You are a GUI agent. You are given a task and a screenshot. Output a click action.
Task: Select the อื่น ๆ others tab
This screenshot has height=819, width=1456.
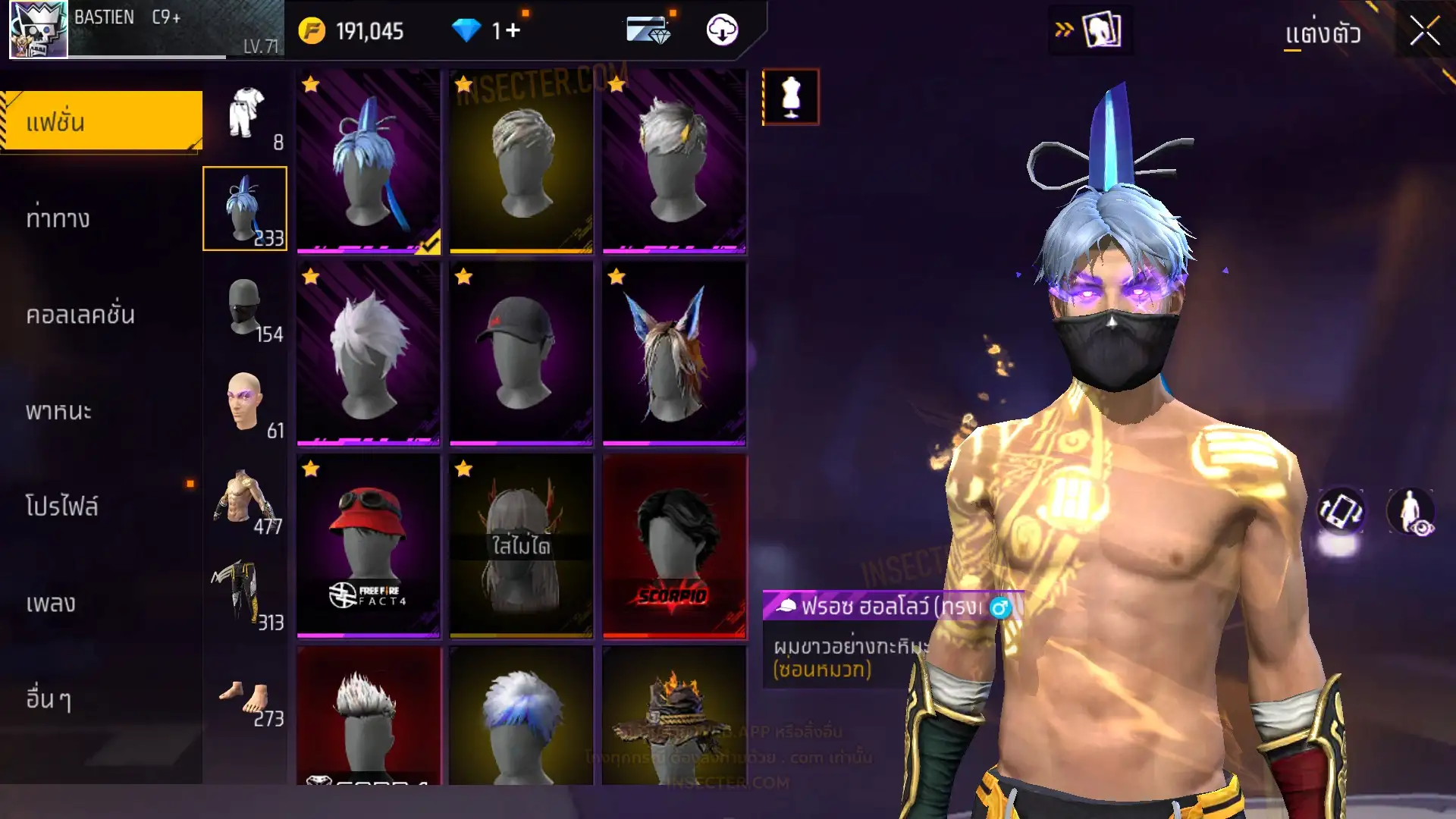[49, 699]
